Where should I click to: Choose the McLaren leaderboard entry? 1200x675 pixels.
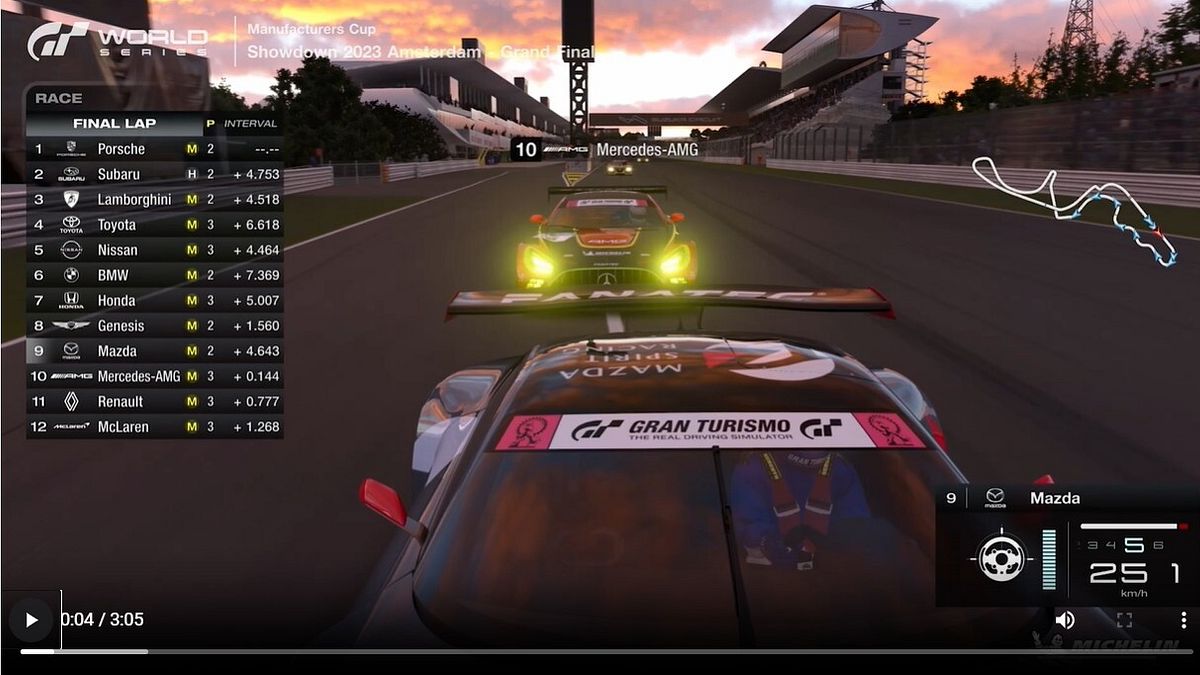click(x=155, y=427)
